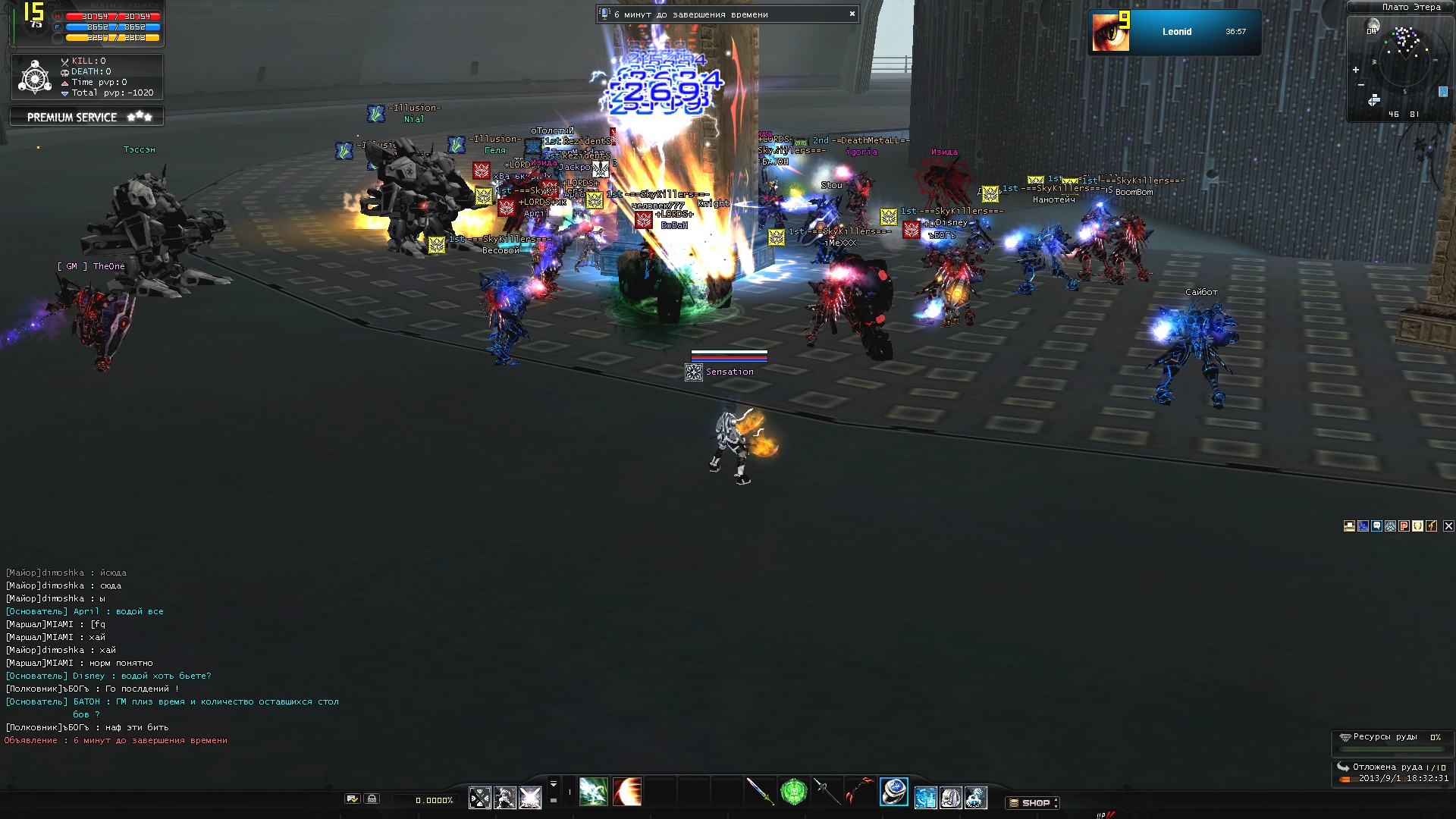
Task: Open the blue map icon beside the radar
Action: coord(1442,92)
